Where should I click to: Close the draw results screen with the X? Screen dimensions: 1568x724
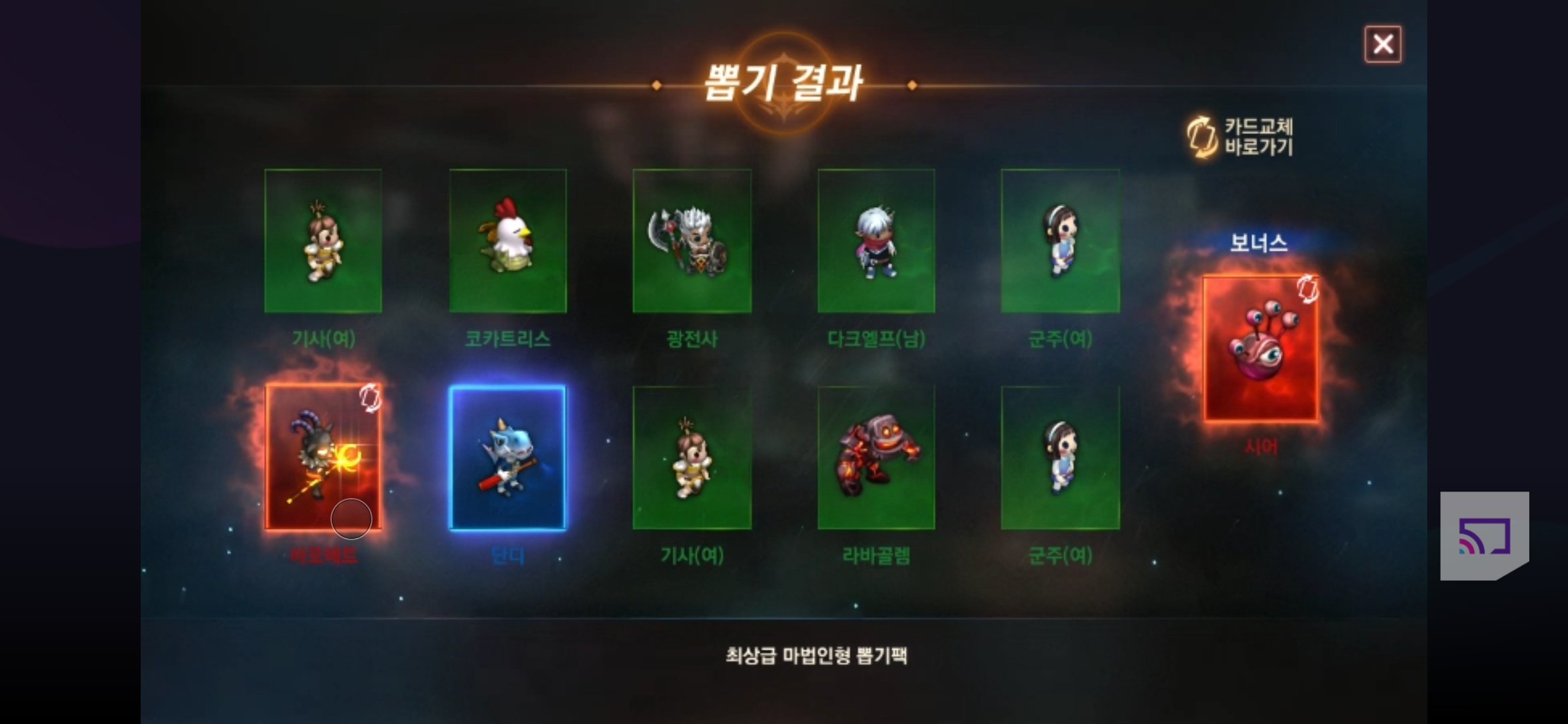coord(1383,43)
